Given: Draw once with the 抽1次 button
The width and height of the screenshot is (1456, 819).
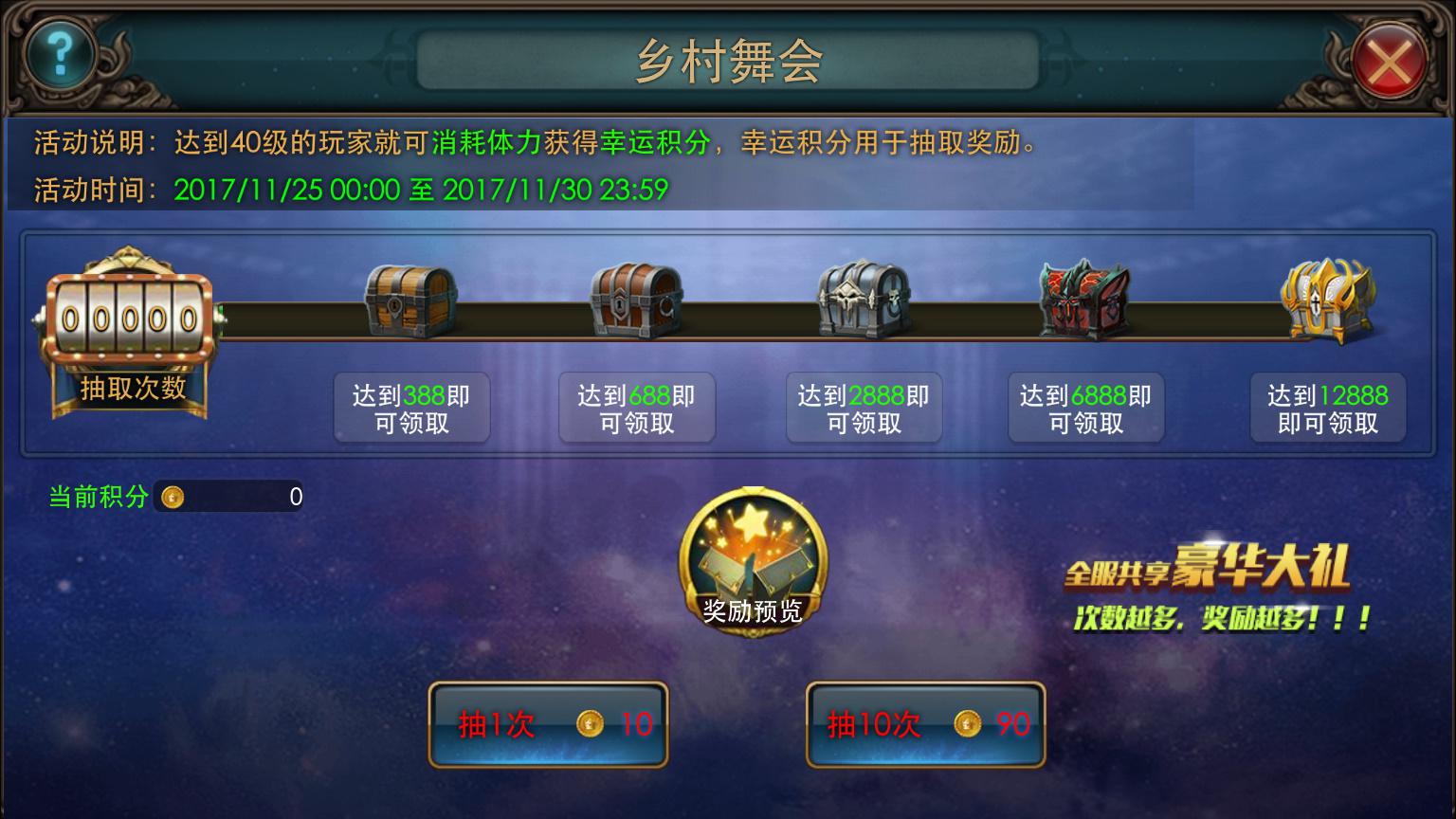Looking at the screenshot, I should pyautogui.click(x=548, y=725).
